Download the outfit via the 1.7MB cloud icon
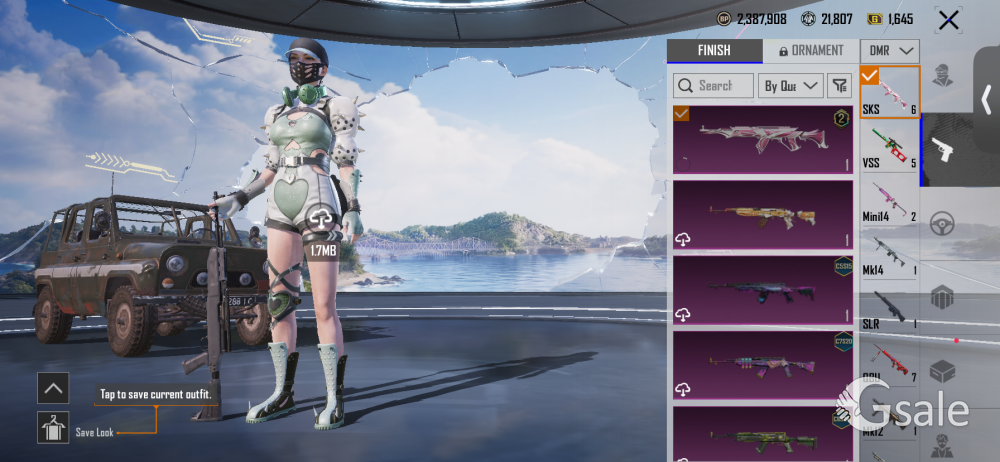Screen dimensions: 1000x462 pos(322,219)
